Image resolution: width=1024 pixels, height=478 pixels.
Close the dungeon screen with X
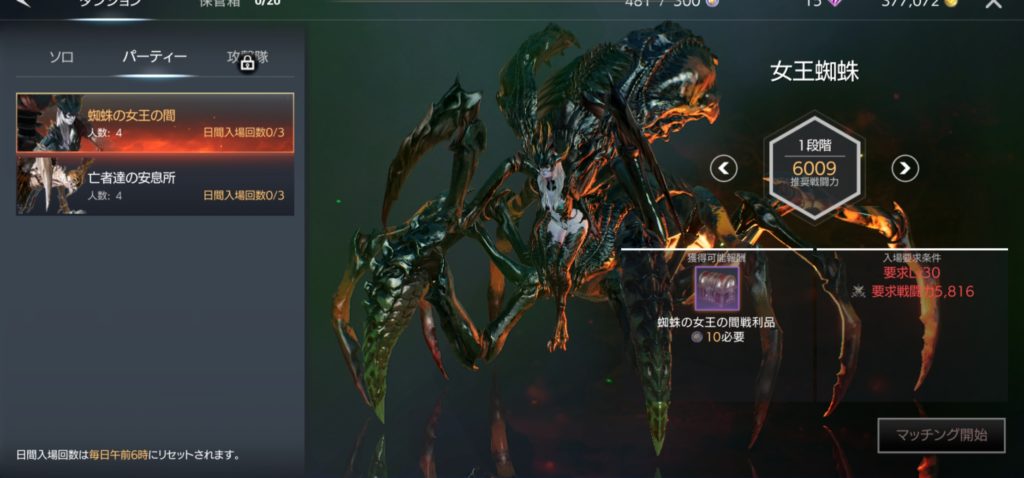[993, 4]
